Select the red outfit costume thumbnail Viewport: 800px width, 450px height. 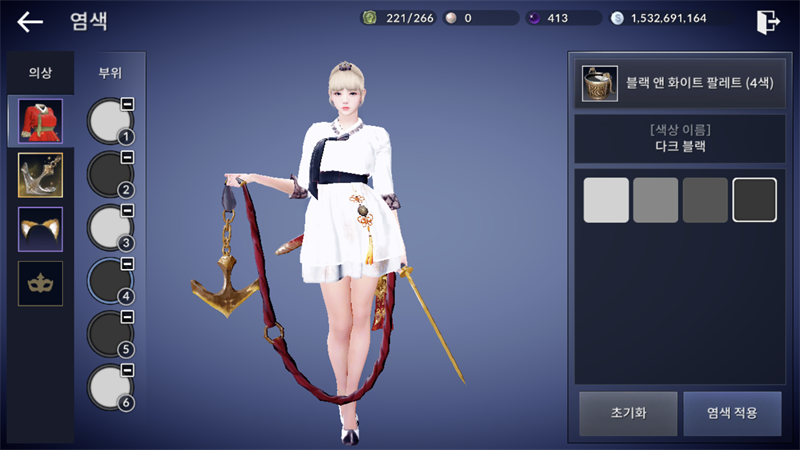pos(40,121)
